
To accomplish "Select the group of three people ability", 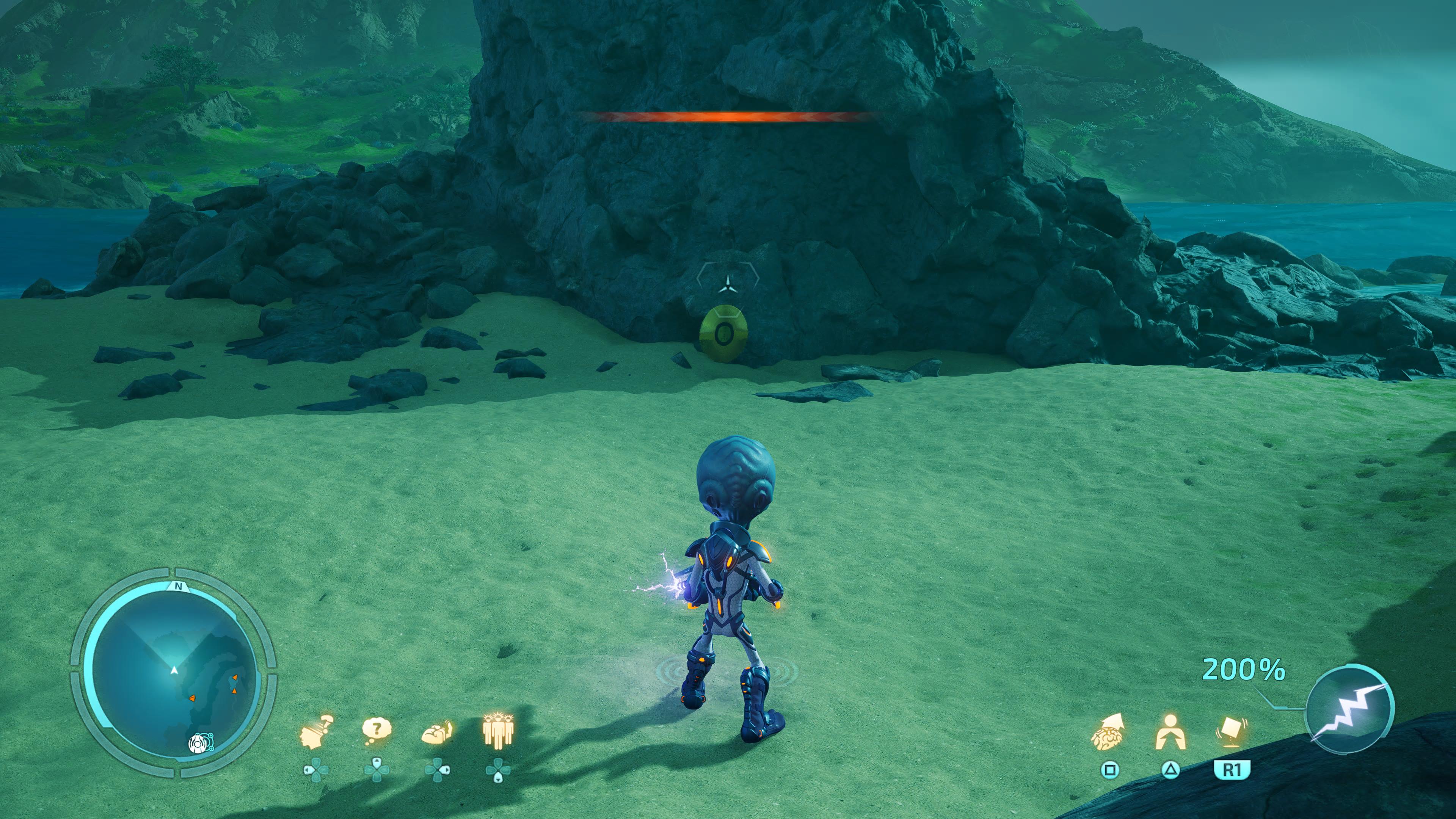I will click(x=498, y=731).
